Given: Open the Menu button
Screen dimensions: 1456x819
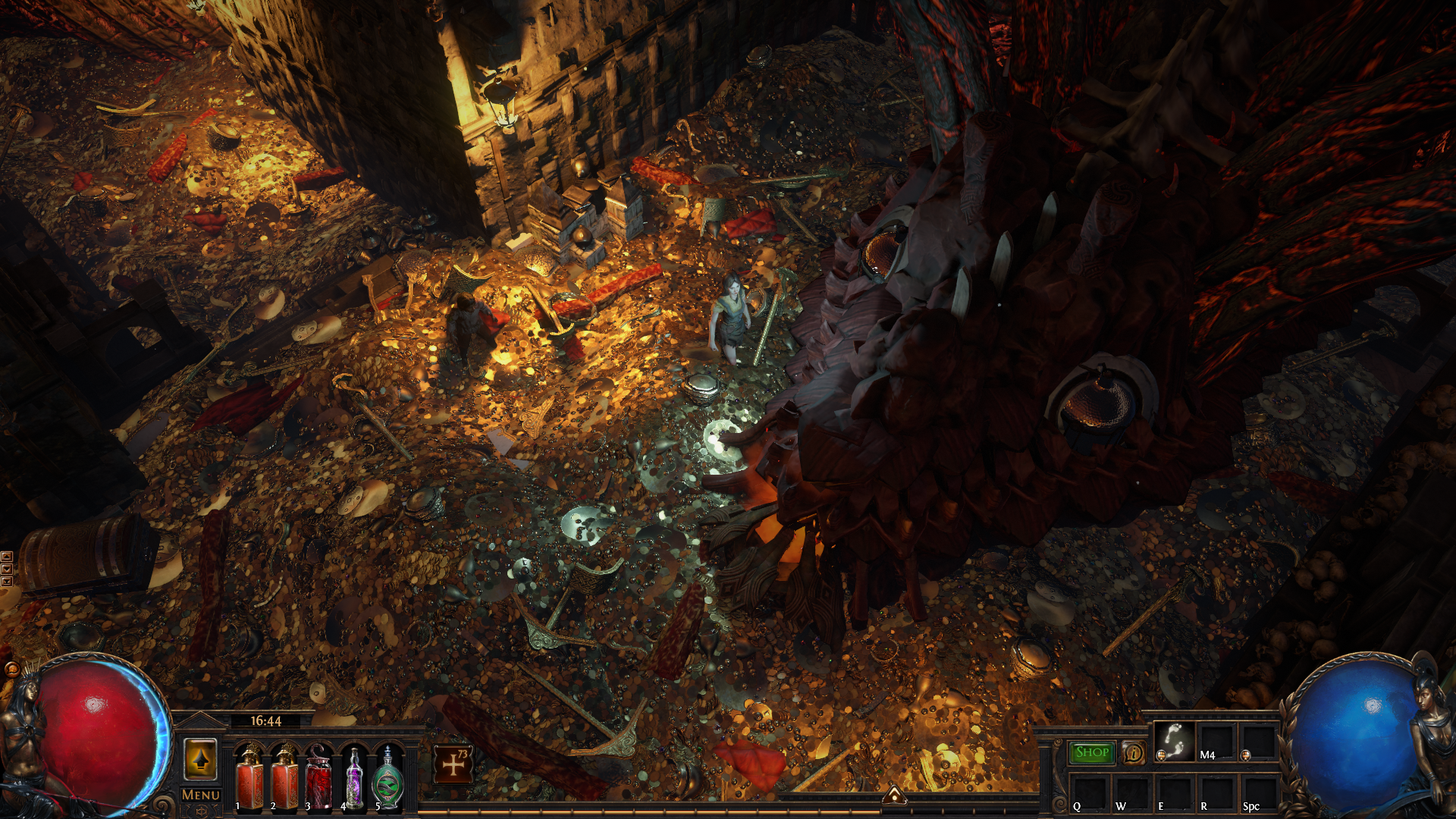Looking at the screenshot, I should point(201,795).
